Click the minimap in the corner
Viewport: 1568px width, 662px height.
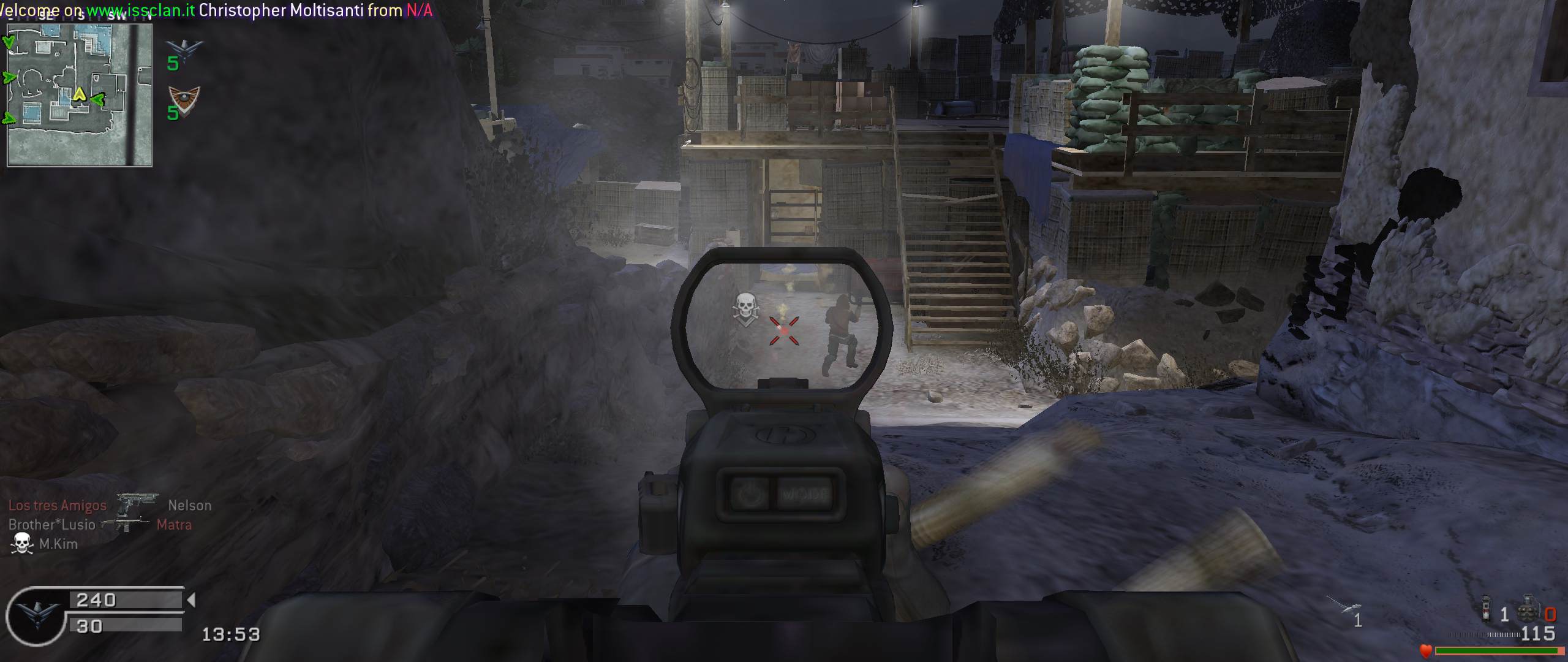[x=80, y=95]
